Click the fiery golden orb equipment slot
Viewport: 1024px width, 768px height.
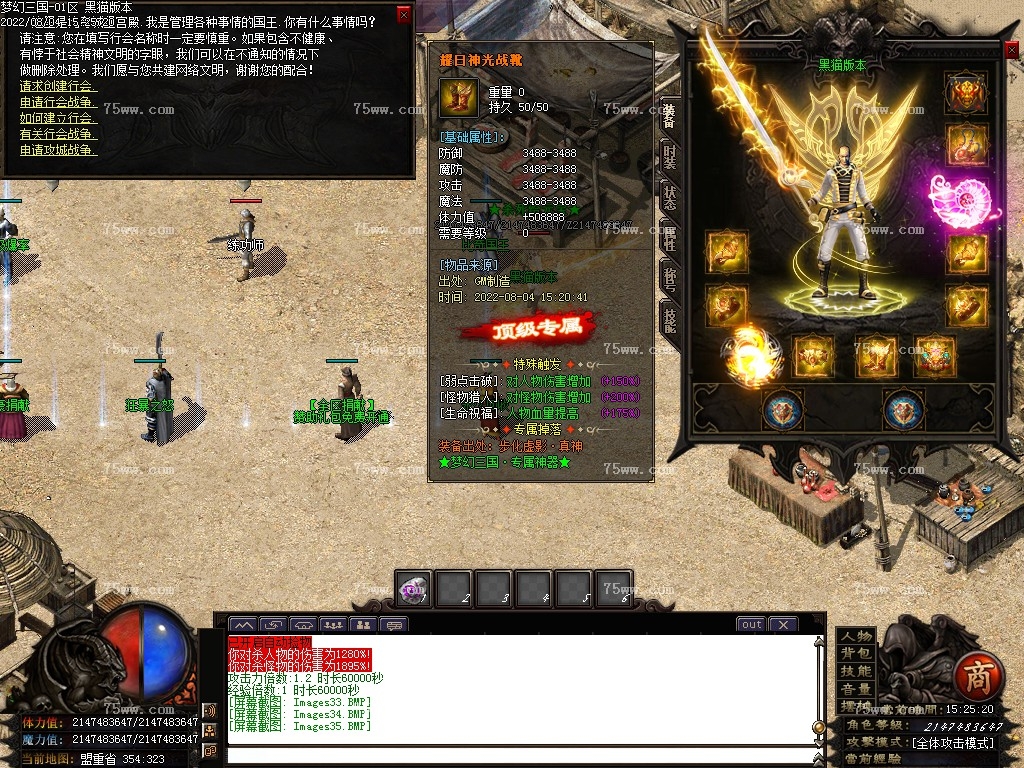coord(751,355)
